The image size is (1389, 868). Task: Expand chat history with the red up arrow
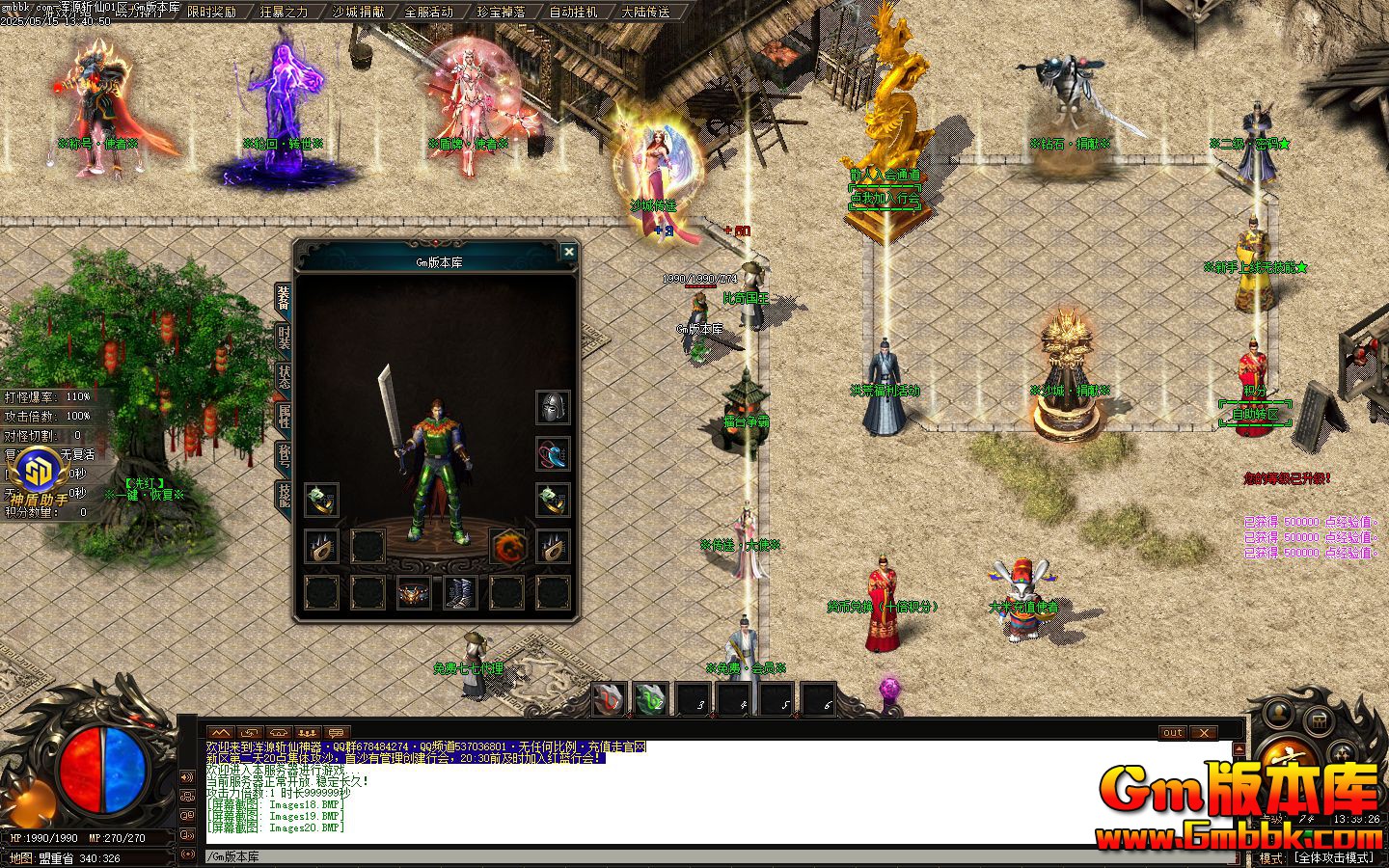click(x=1238, y=748)
